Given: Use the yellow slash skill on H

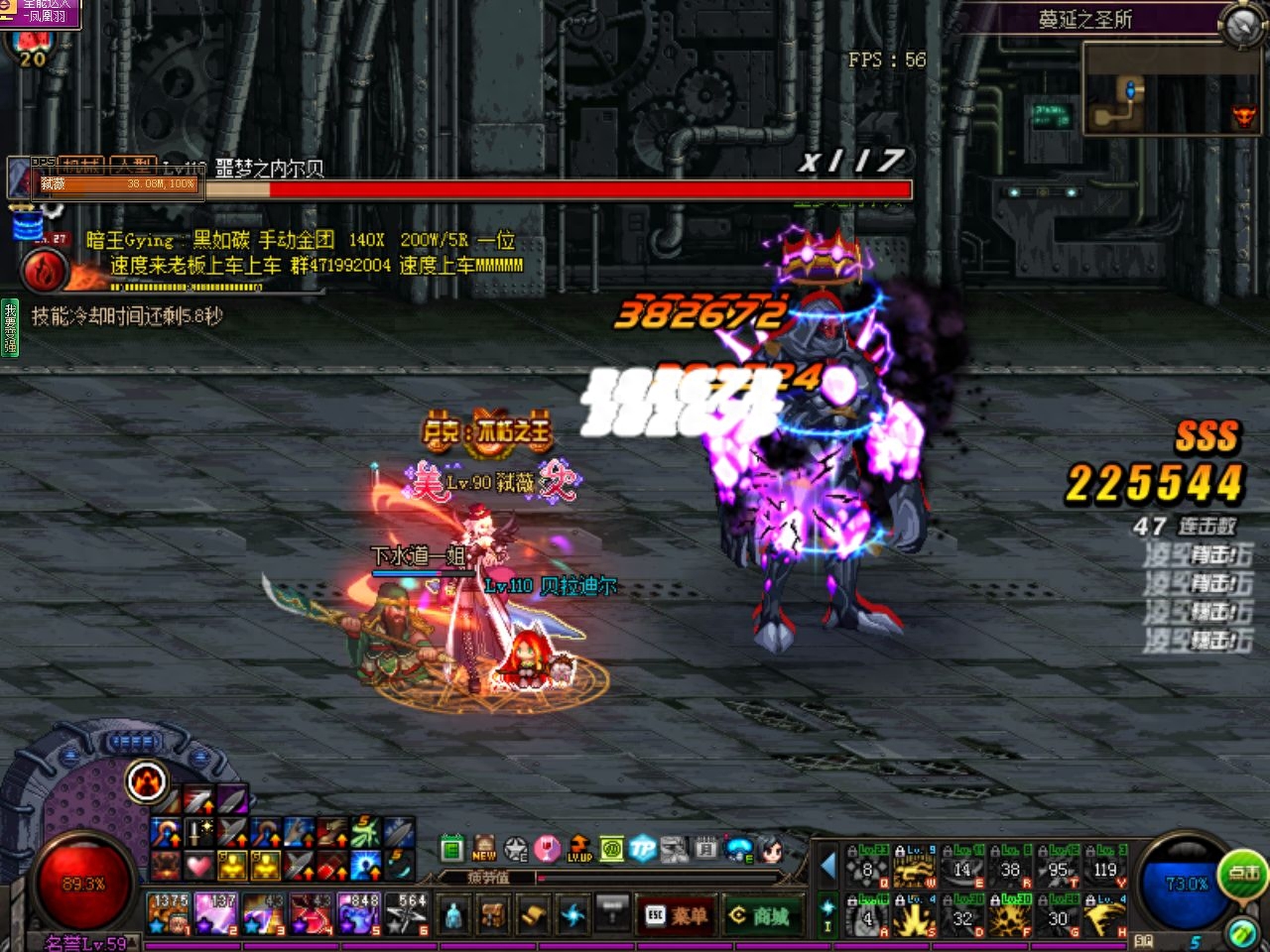Looking at the screenshot, I should [x=1105, y=918].
